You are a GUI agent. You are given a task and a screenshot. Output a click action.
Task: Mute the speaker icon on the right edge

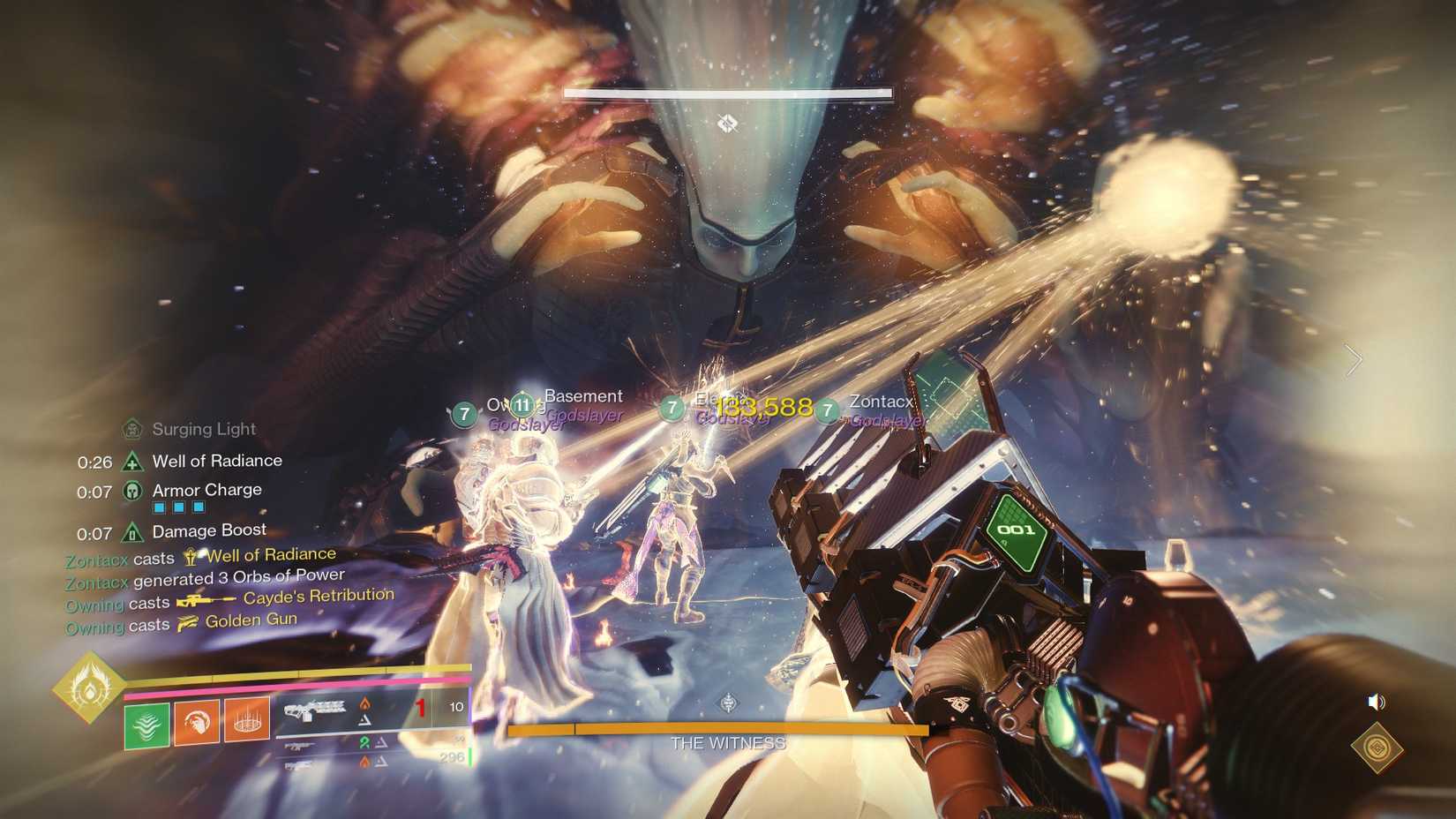[1375, 703]
